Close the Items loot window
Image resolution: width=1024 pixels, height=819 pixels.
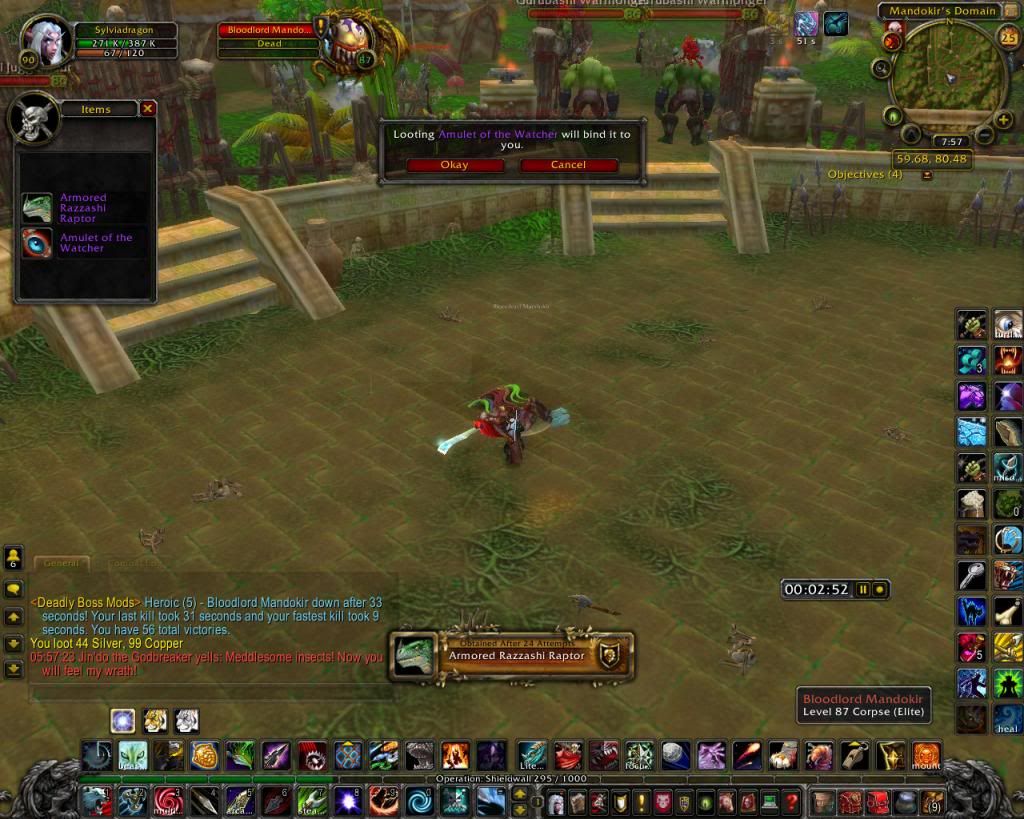(148, 108)
